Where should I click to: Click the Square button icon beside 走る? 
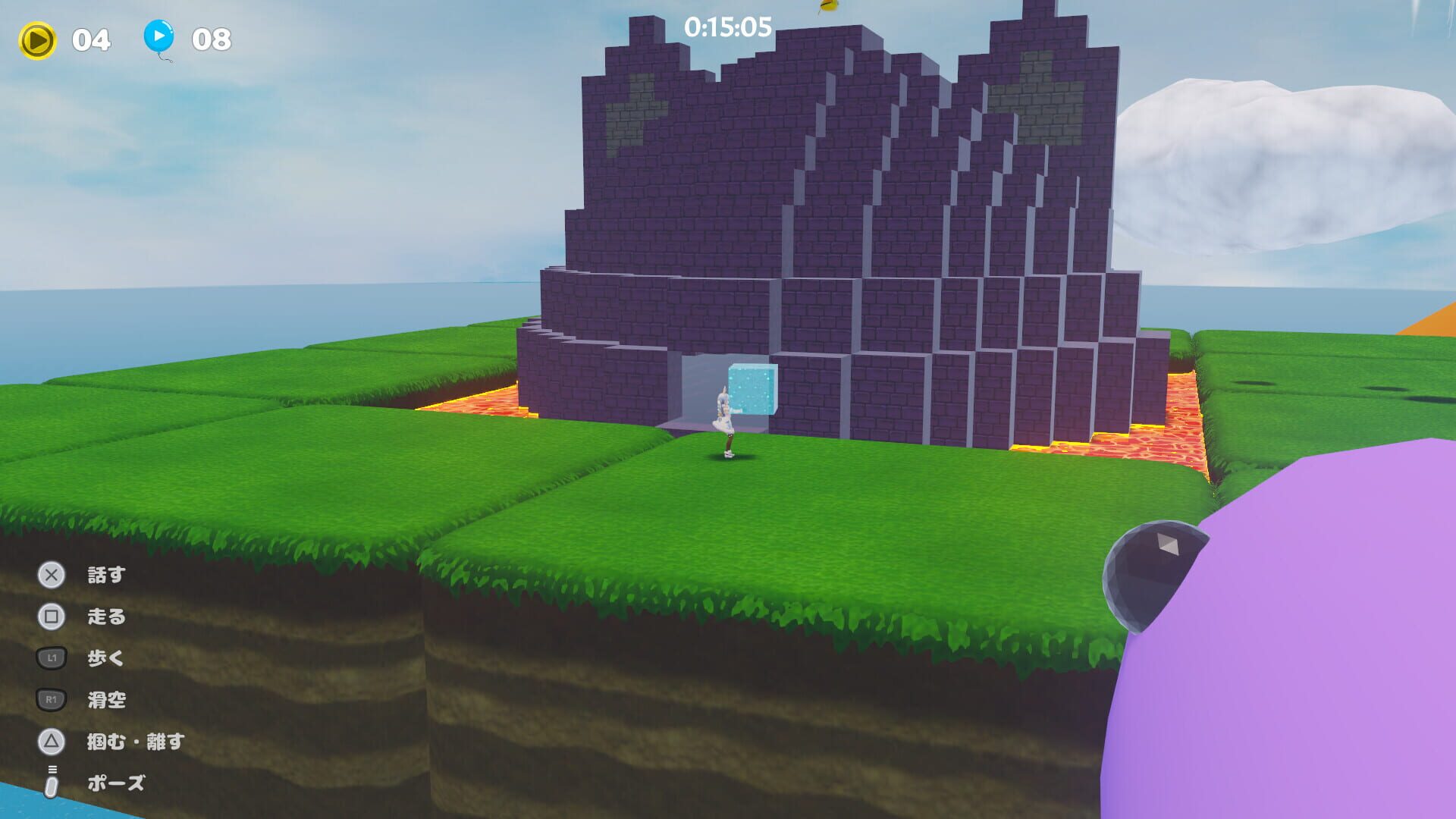(x=49, y=617)
